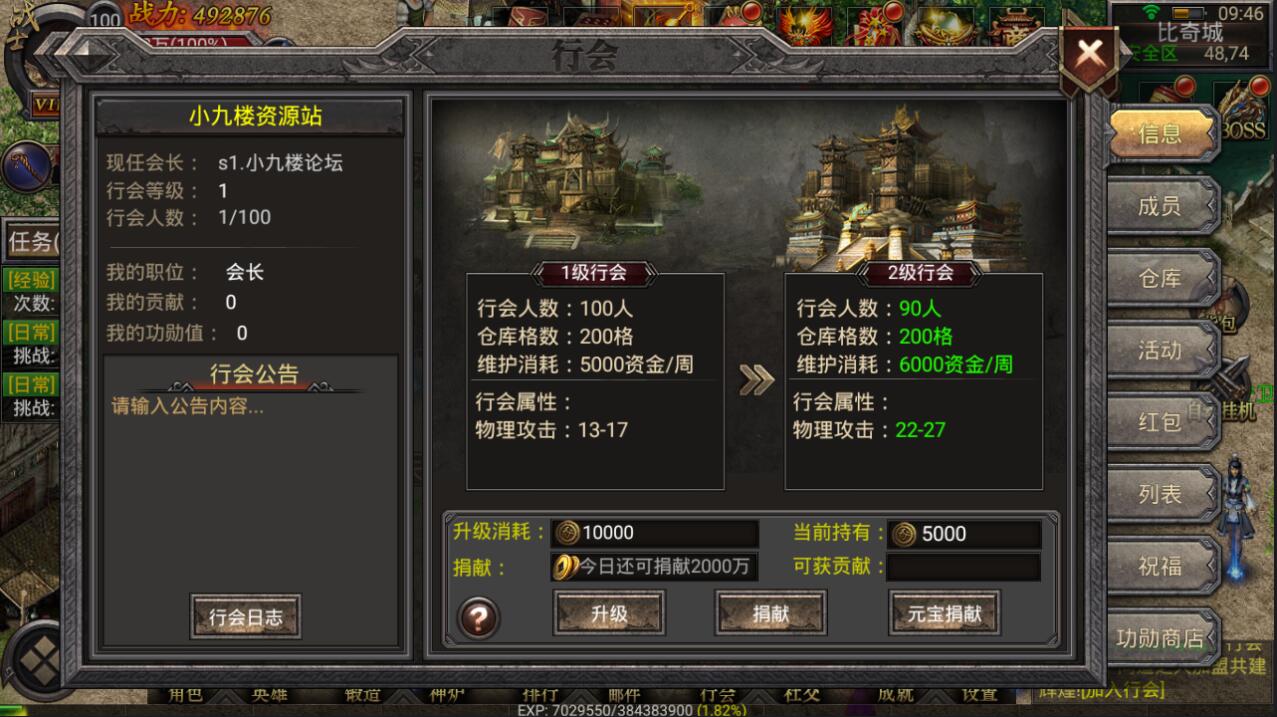Show the 活动 activities tab

tap(1159, 350)
